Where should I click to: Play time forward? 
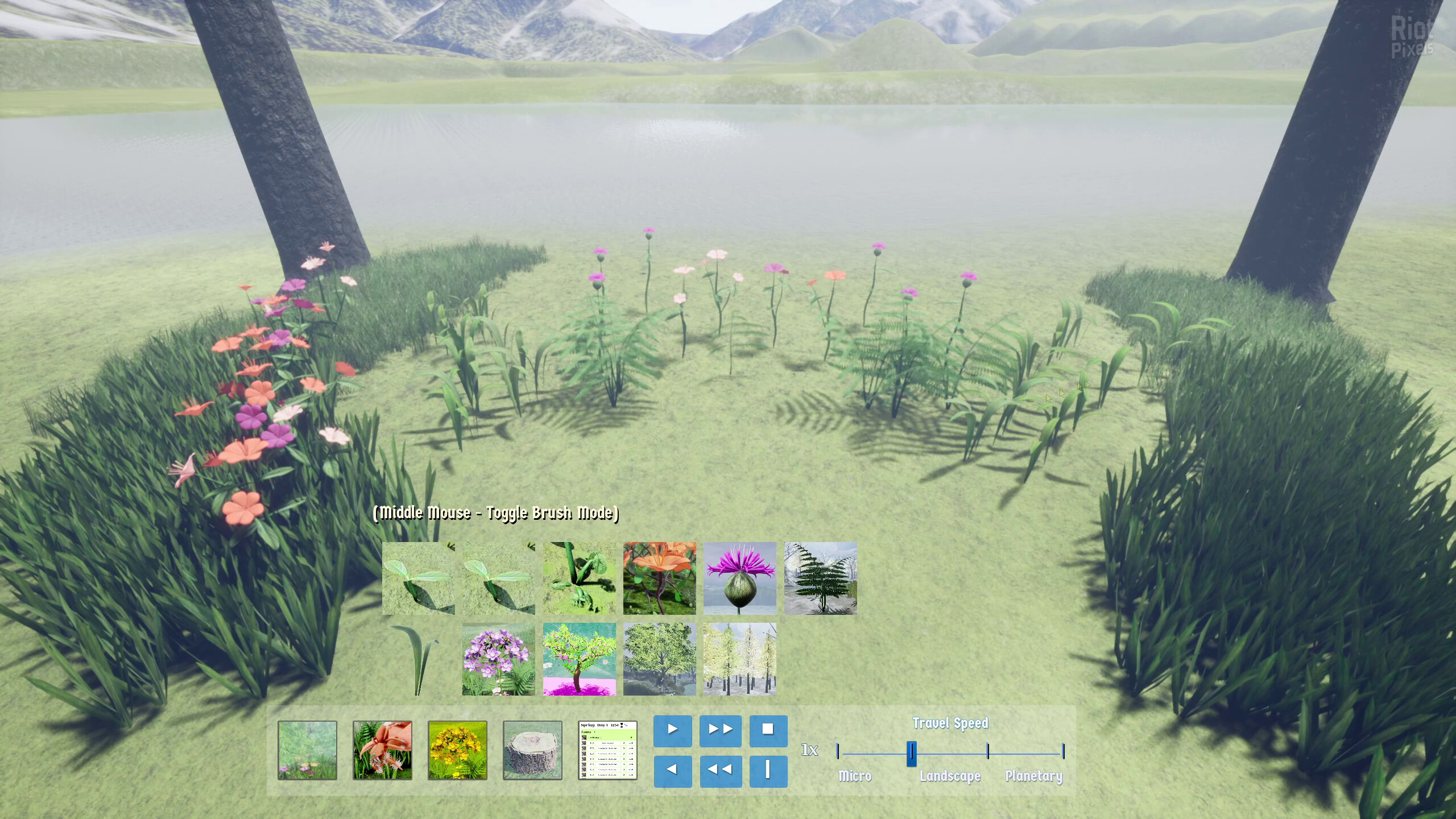672,730
